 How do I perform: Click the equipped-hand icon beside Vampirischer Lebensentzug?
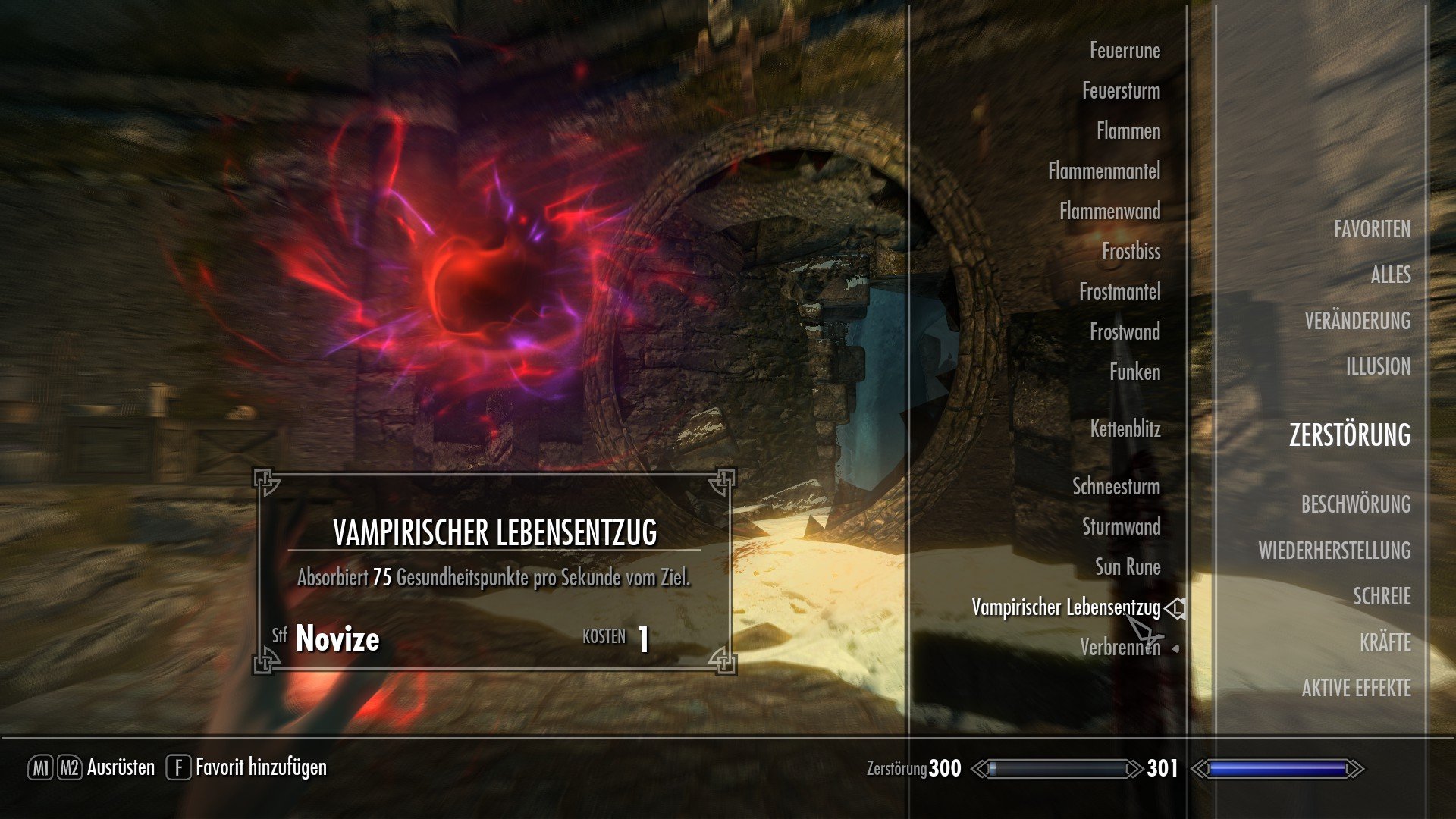tap(1173, 608)
